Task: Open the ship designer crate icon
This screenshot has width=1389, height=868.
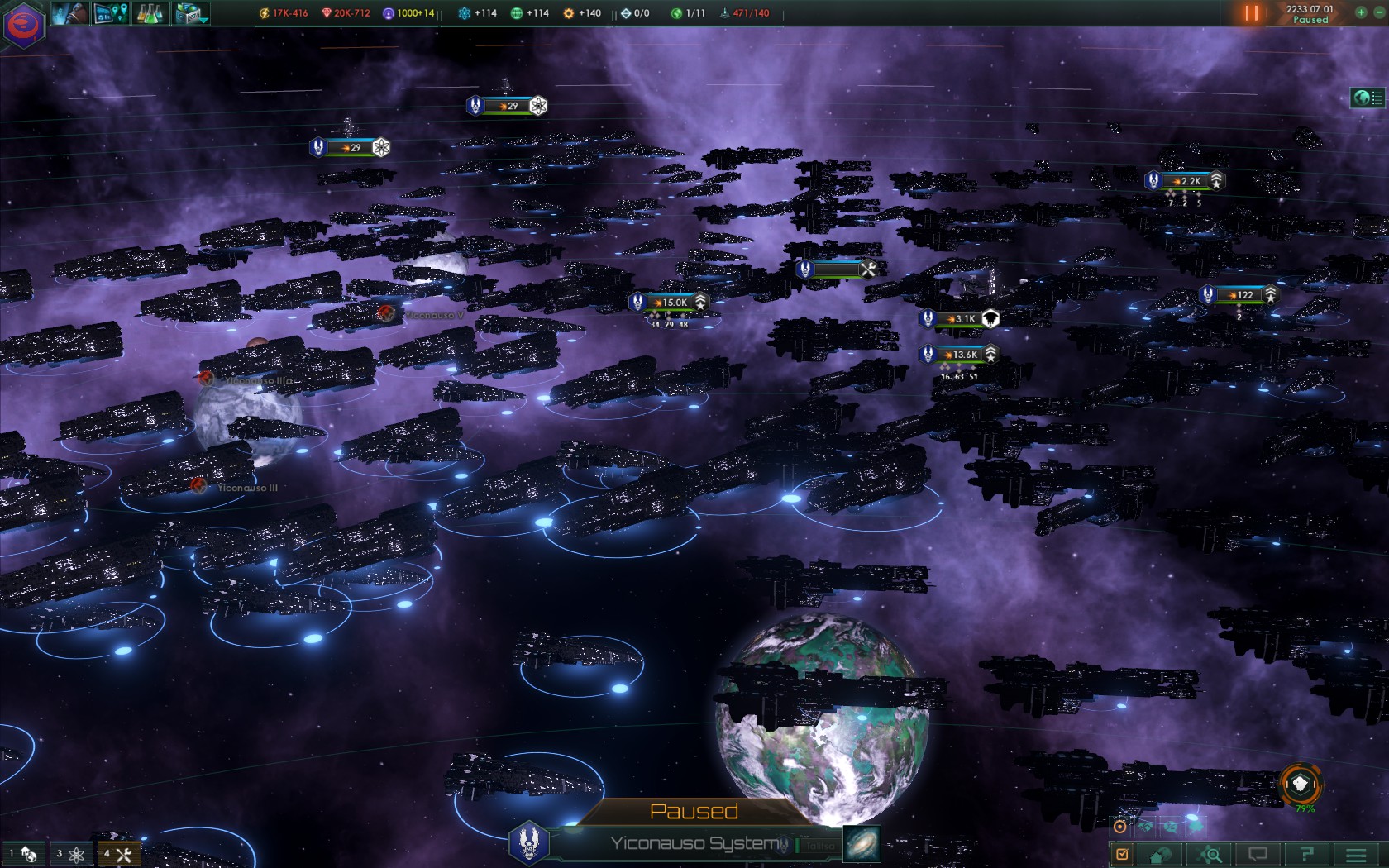Action: (x=191, y=13)
